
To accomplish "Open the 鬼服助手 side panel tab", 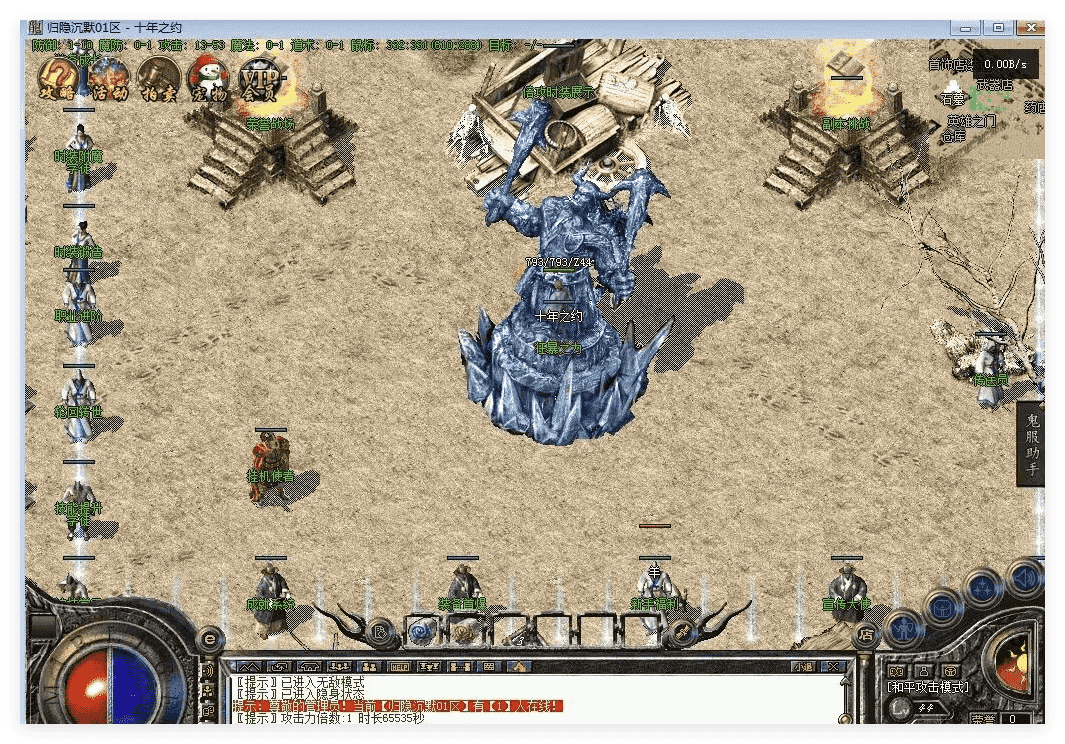I will [1031, 443].
